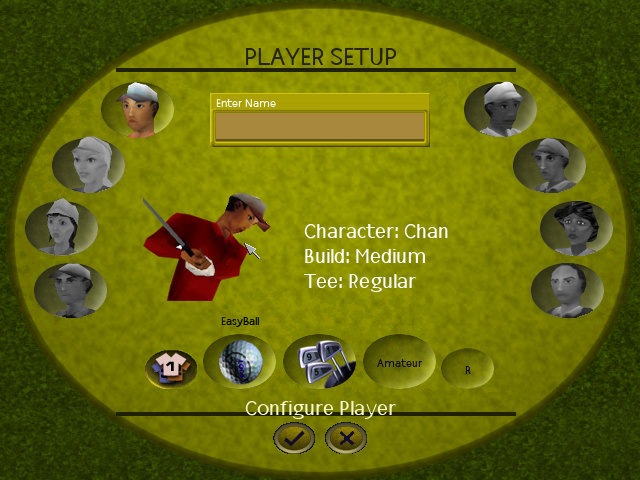Change the EasyBall golf ball option
This screenshot has height=480, width=640.
pos(240,361)
